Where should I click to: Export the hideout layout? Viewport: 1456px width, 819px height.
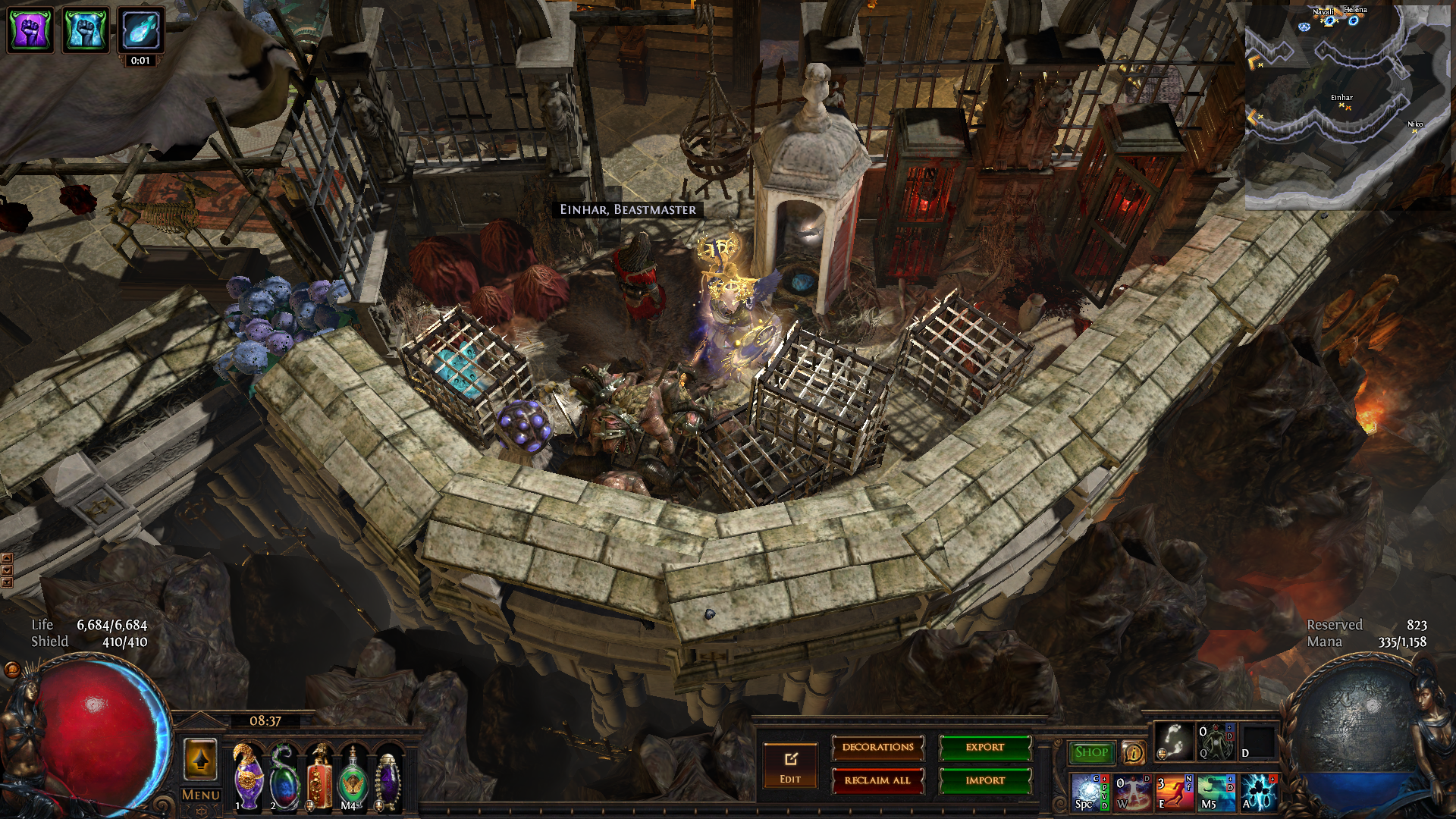tap(985, 748)
